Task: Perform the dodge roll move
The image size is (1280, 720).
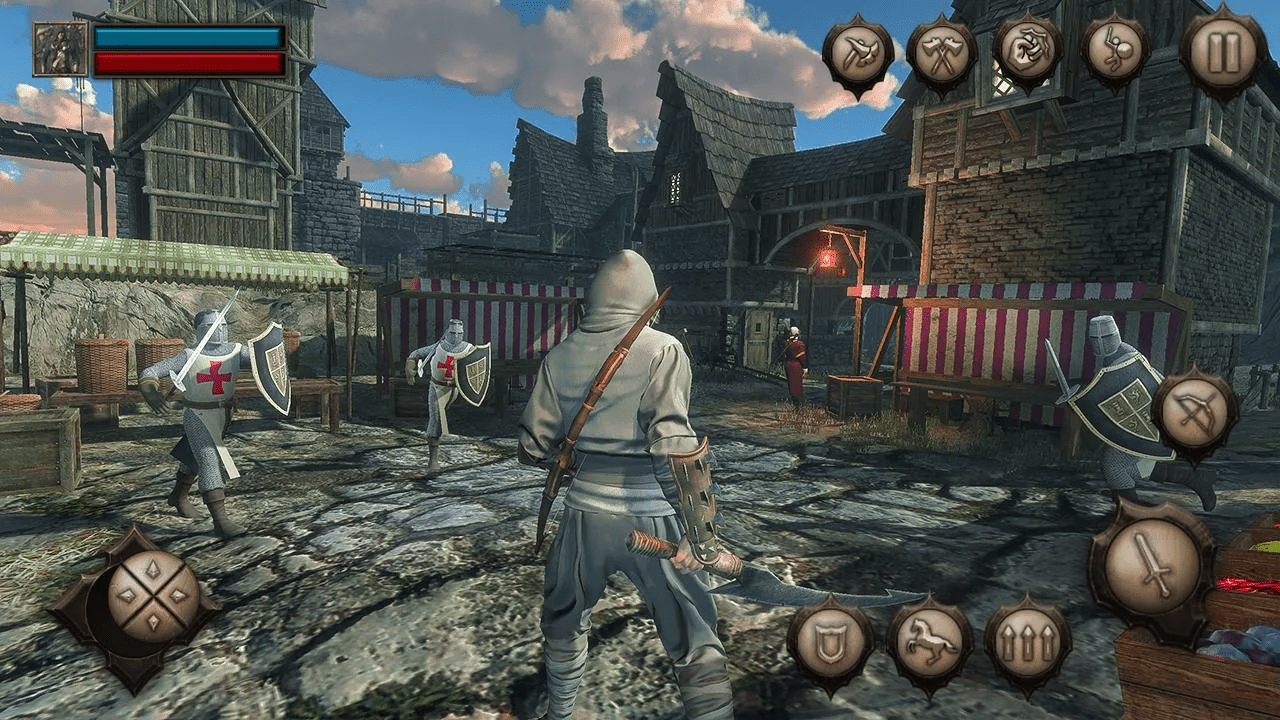Action: pos(1115,51)
